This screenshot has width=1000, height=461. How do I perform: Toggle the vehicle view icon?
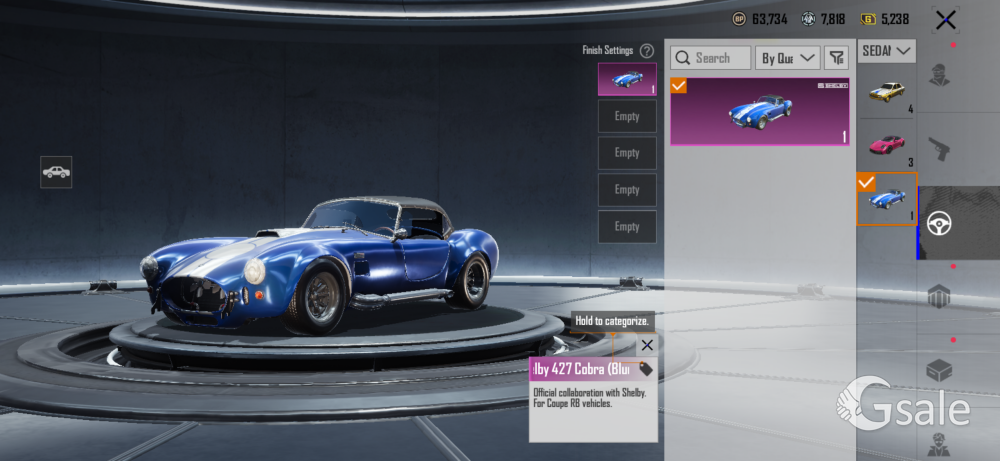[56, 172]
